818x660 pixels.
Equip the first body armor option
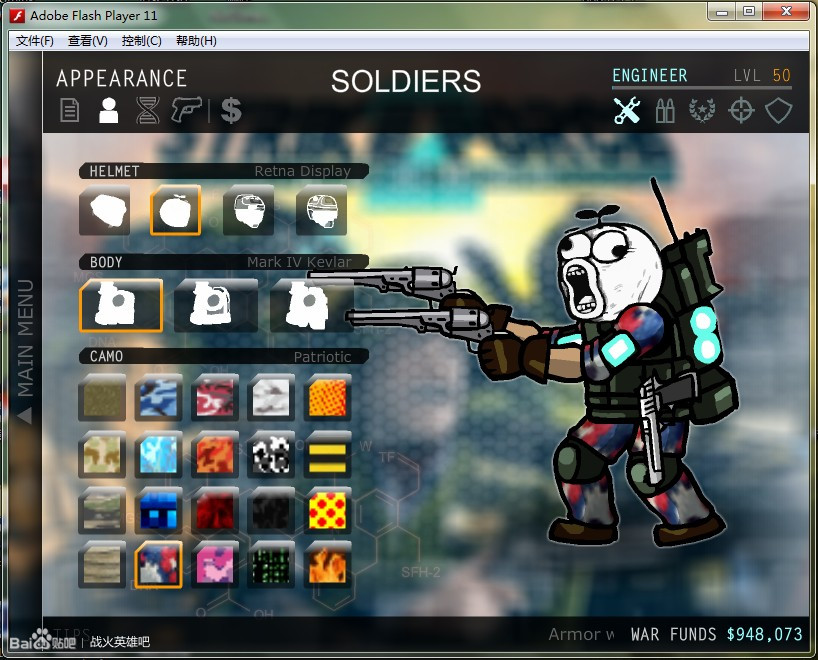121,305
